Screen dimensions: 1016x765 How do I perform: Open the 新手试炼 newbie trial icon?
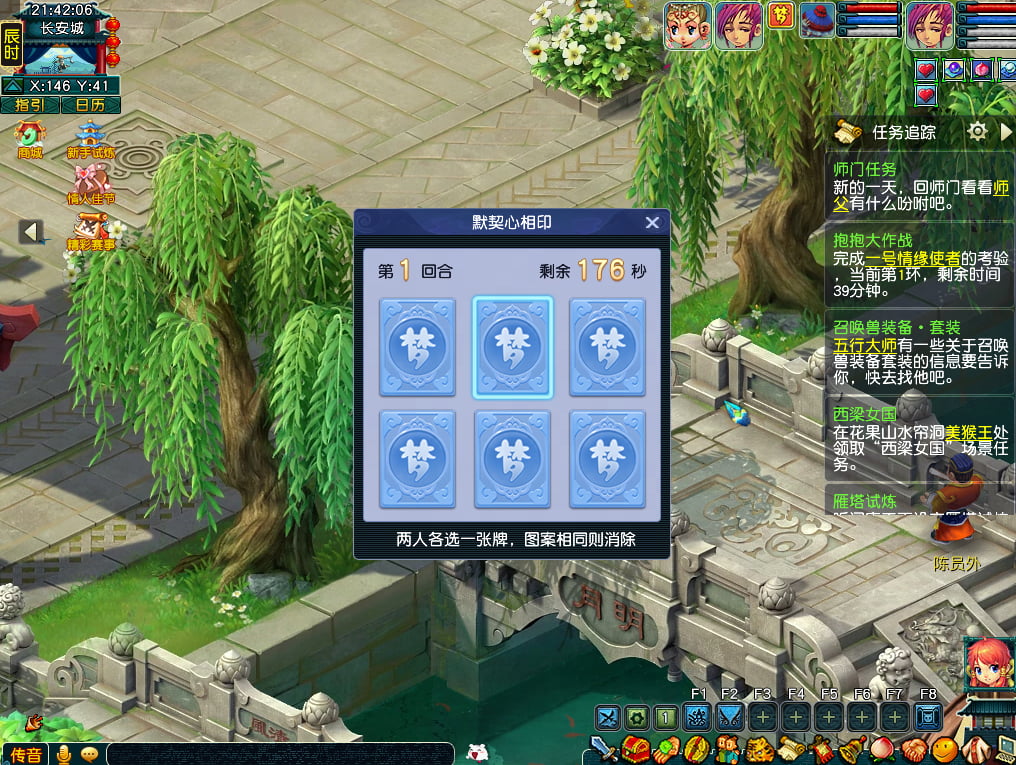(x=91, y=141)
